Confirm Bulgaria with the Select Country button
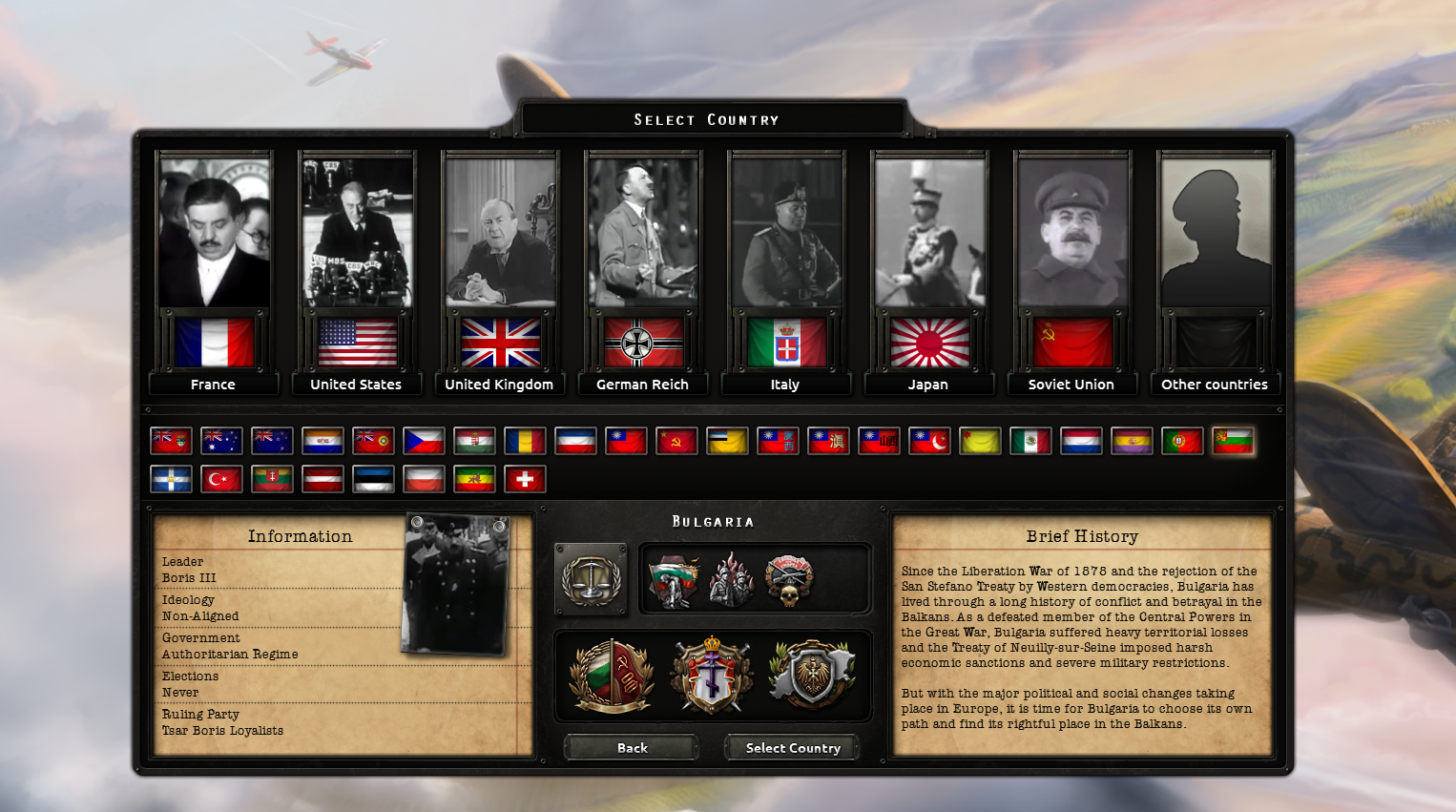 coord(791,747)
